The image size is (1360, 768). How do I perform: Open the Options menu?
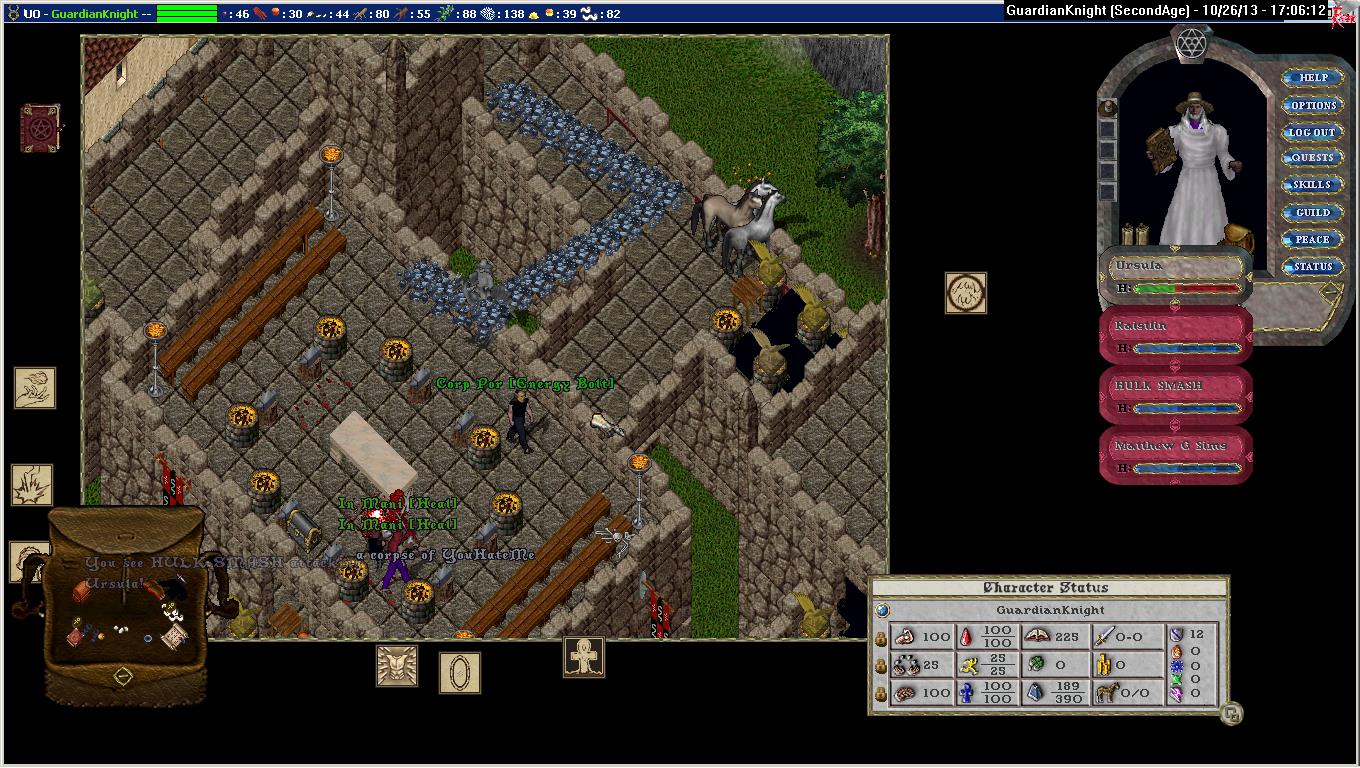tap(1312, 105)
